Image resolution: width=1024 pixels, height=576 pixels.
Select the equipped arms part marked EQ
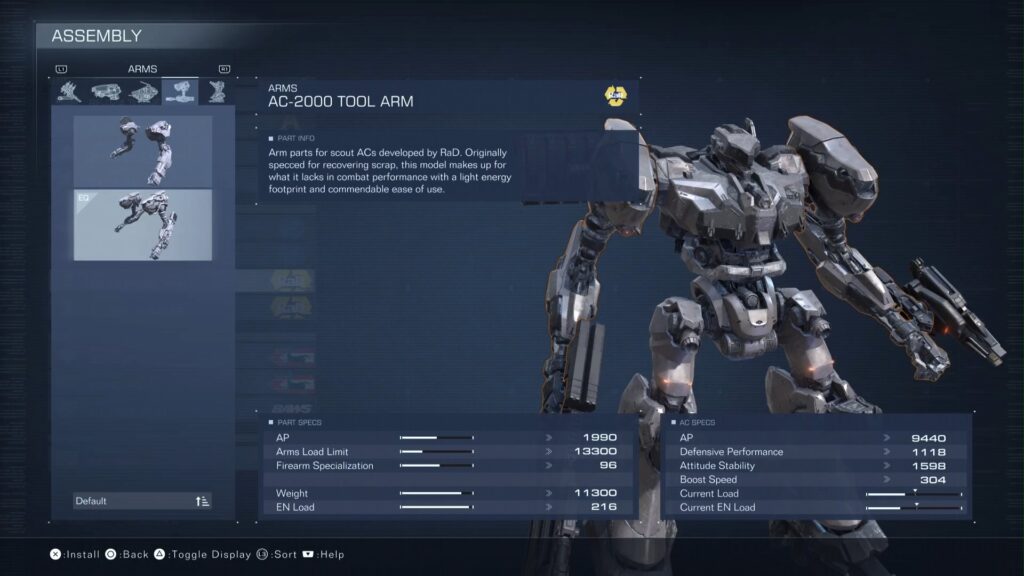coord(143,225)
